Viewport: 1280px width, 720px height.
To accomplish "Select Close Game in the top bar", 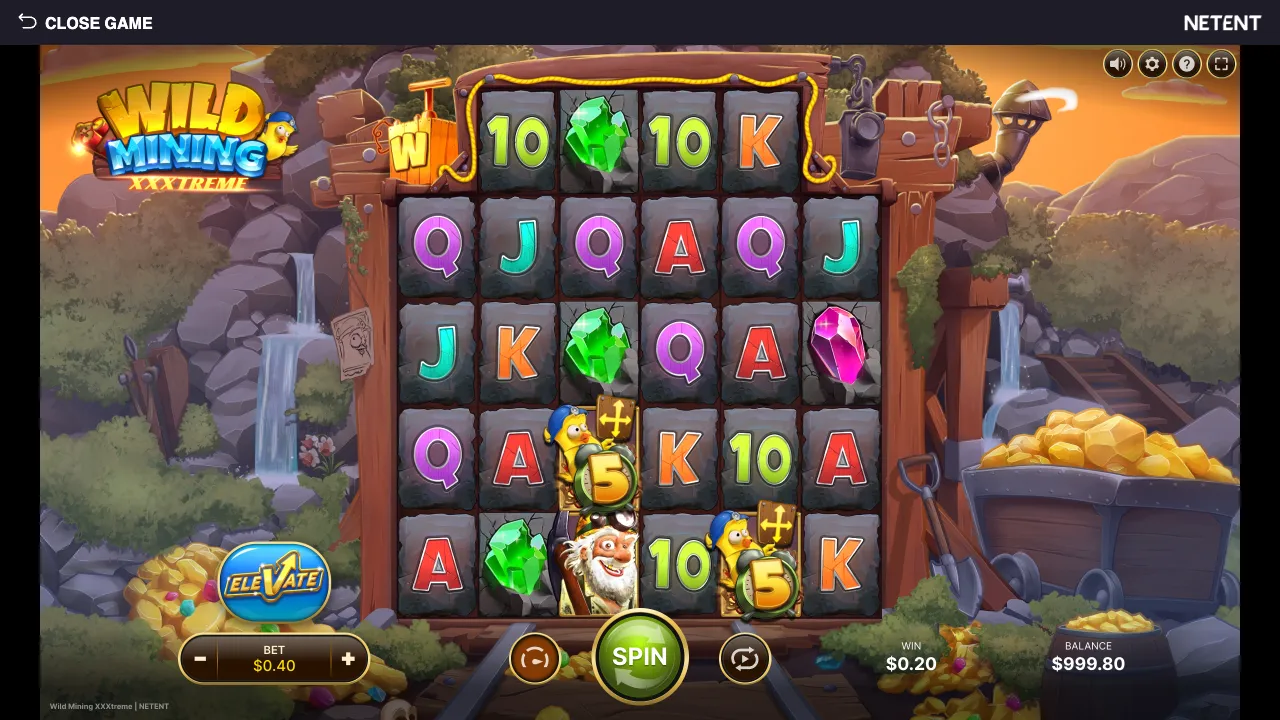I will coord(100,22).
